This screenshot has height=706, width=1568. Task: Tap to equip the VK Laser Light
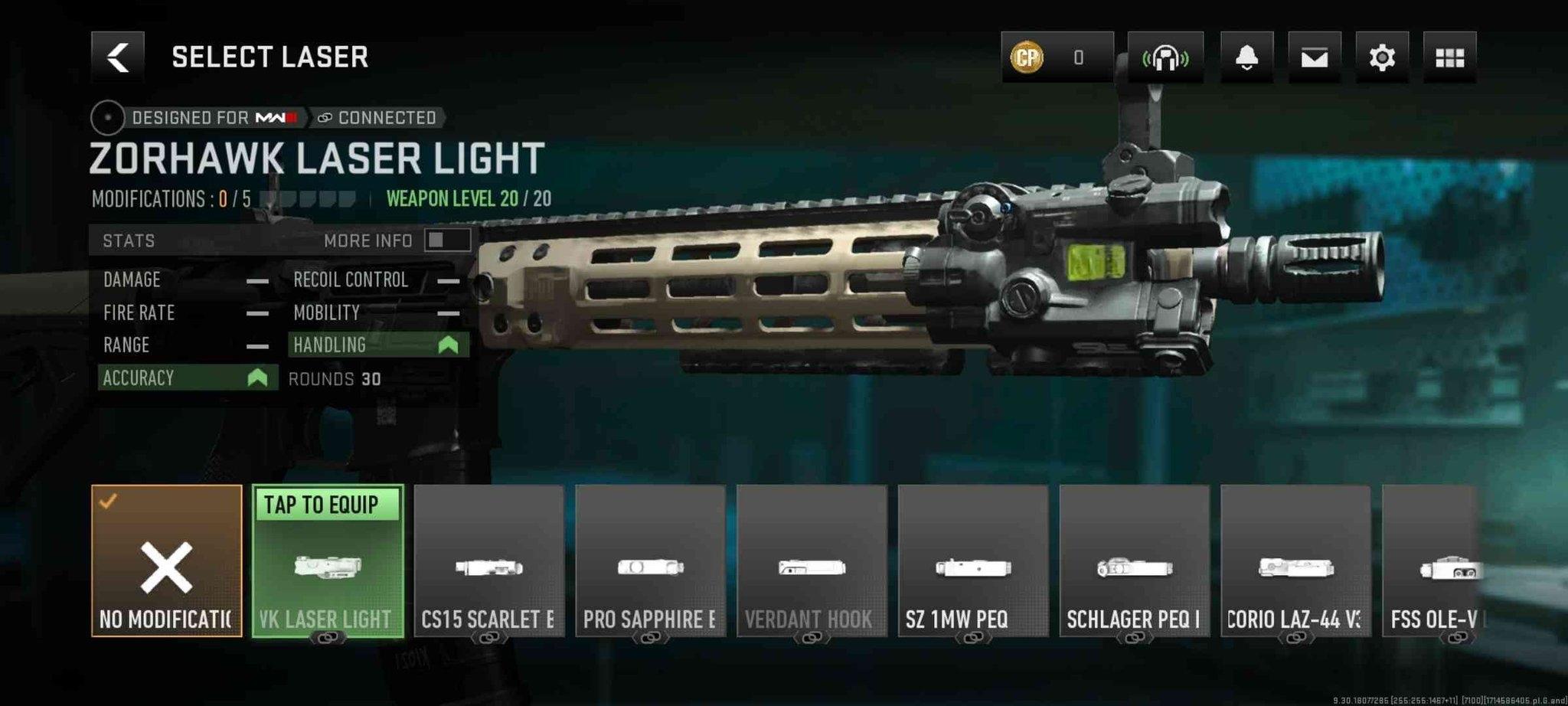(x=328, y=561)
